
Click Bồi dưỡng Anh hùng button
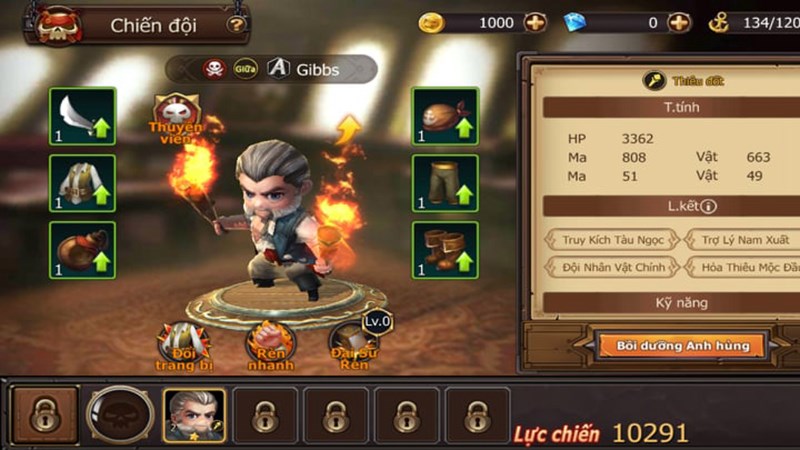(x=683, y=346)
